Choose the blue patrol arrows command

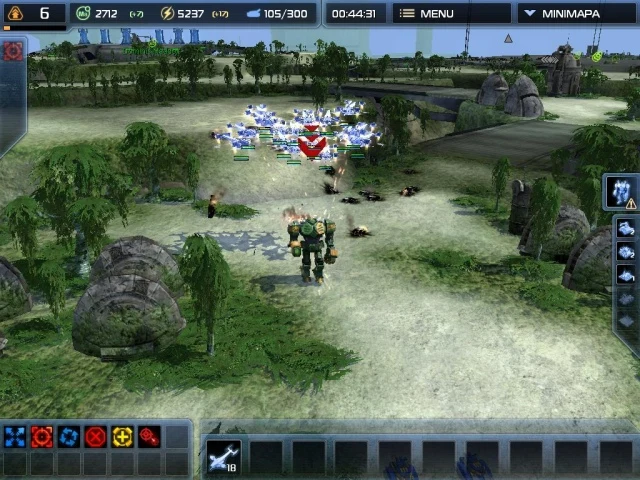point(69,437)
